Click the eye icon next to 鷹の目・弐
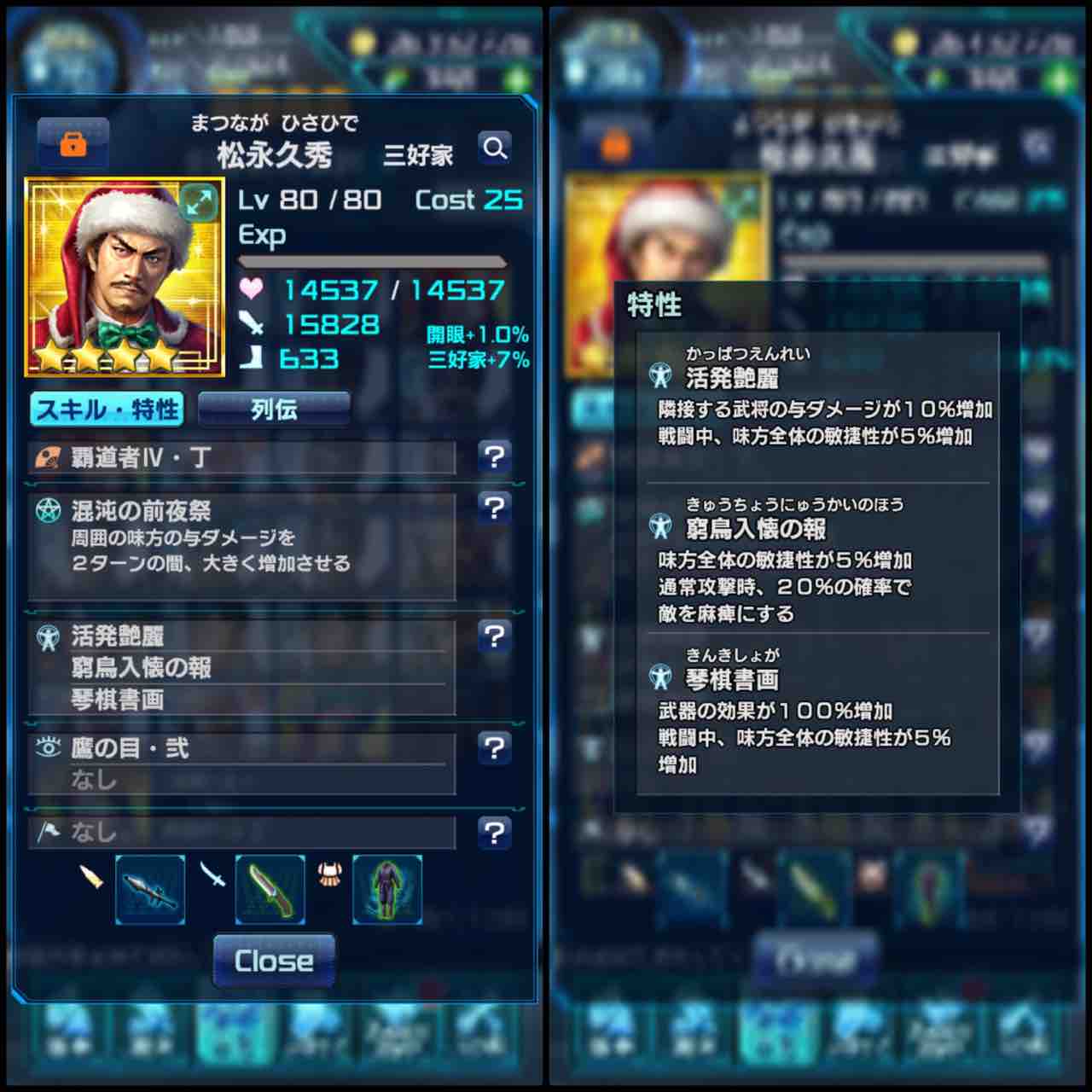 tap(47, 747)
